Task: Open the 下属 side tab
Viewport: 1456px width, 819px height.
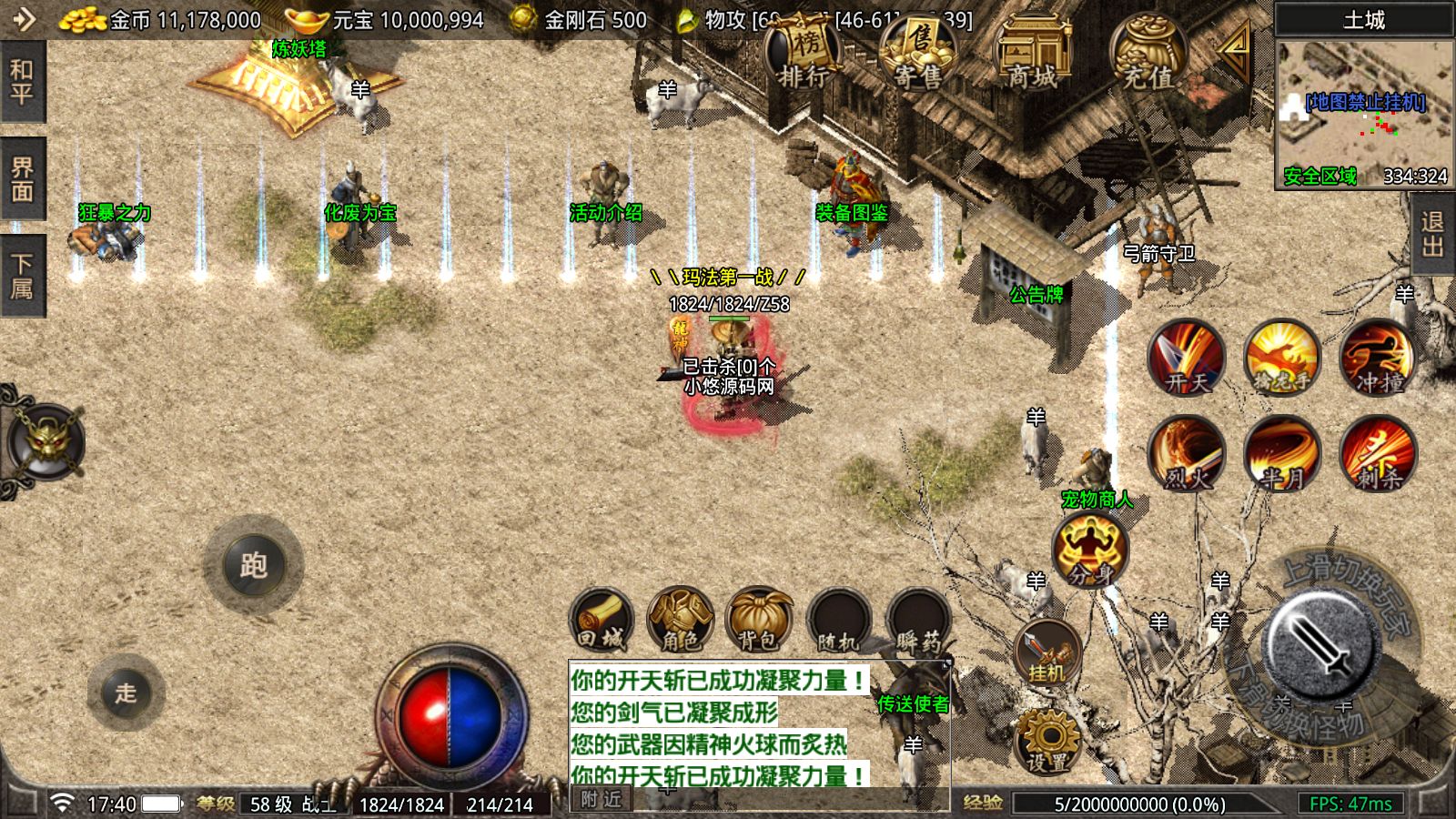Action: tap(22, 276)
